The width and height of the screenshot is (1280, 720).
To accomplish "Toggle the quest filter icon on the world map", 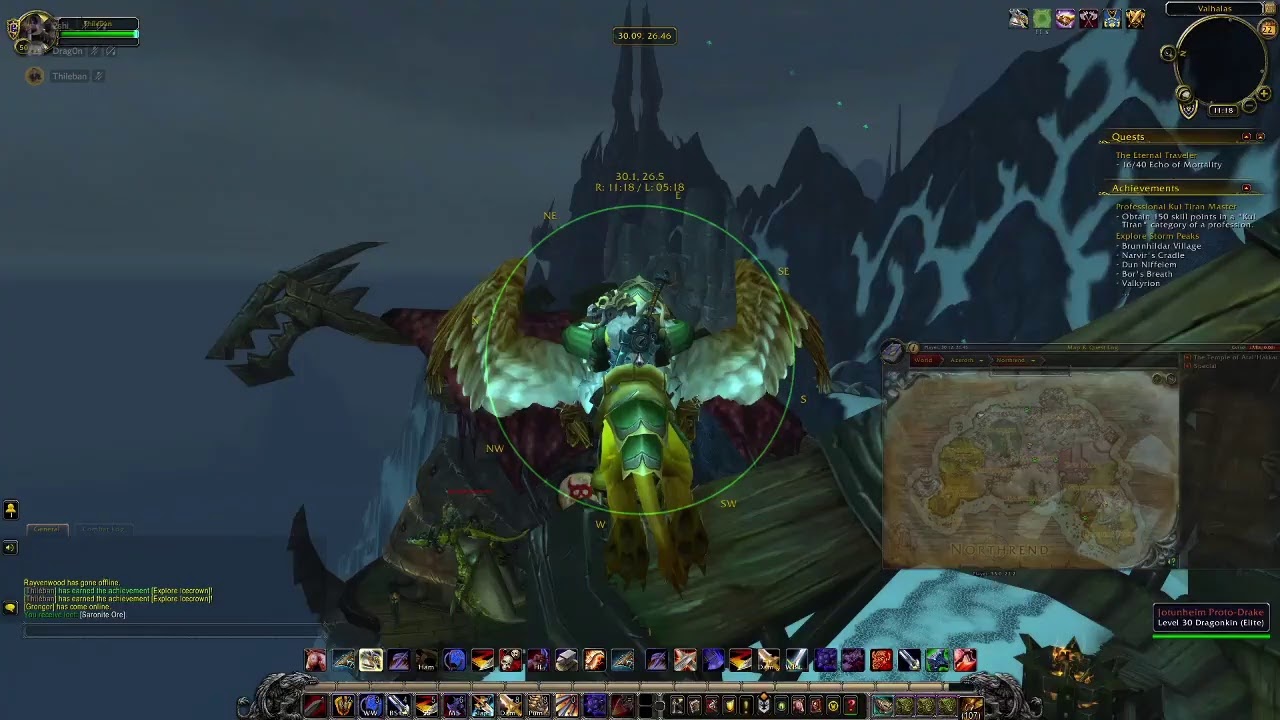I will point(1157,378).
